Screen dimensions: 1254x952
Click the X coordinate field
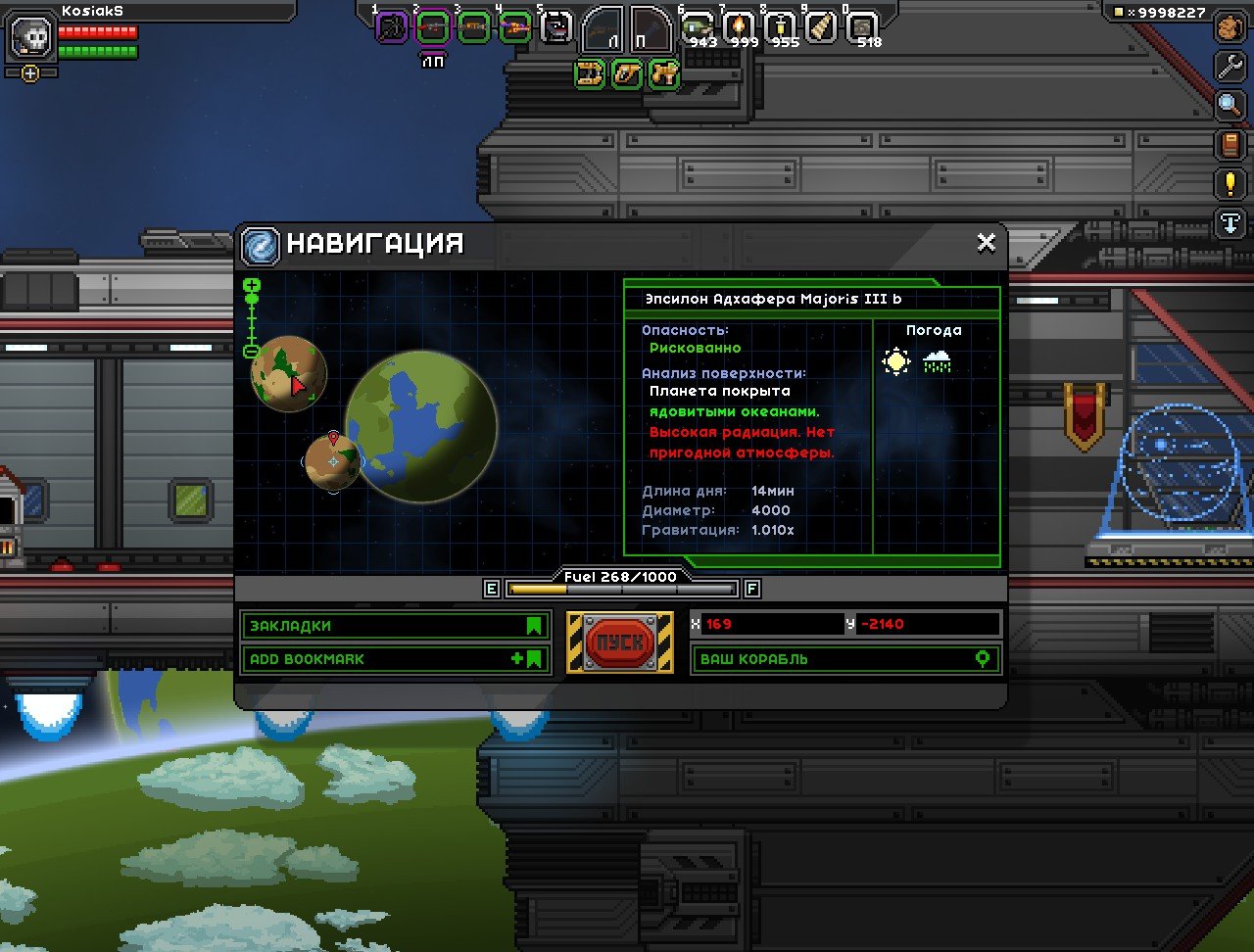pyautogui.click(x=764, y=624)
